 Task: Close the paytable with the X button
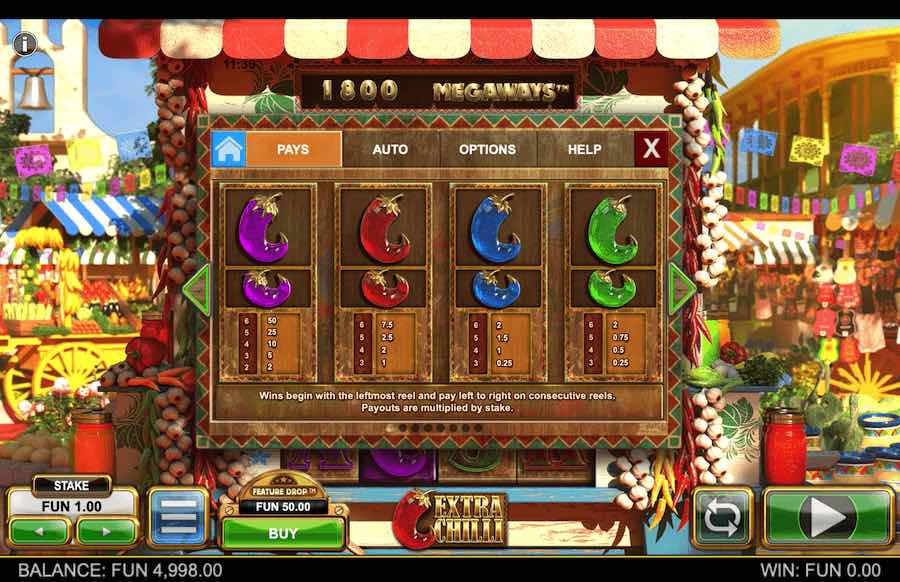click(x=651, y=149)
